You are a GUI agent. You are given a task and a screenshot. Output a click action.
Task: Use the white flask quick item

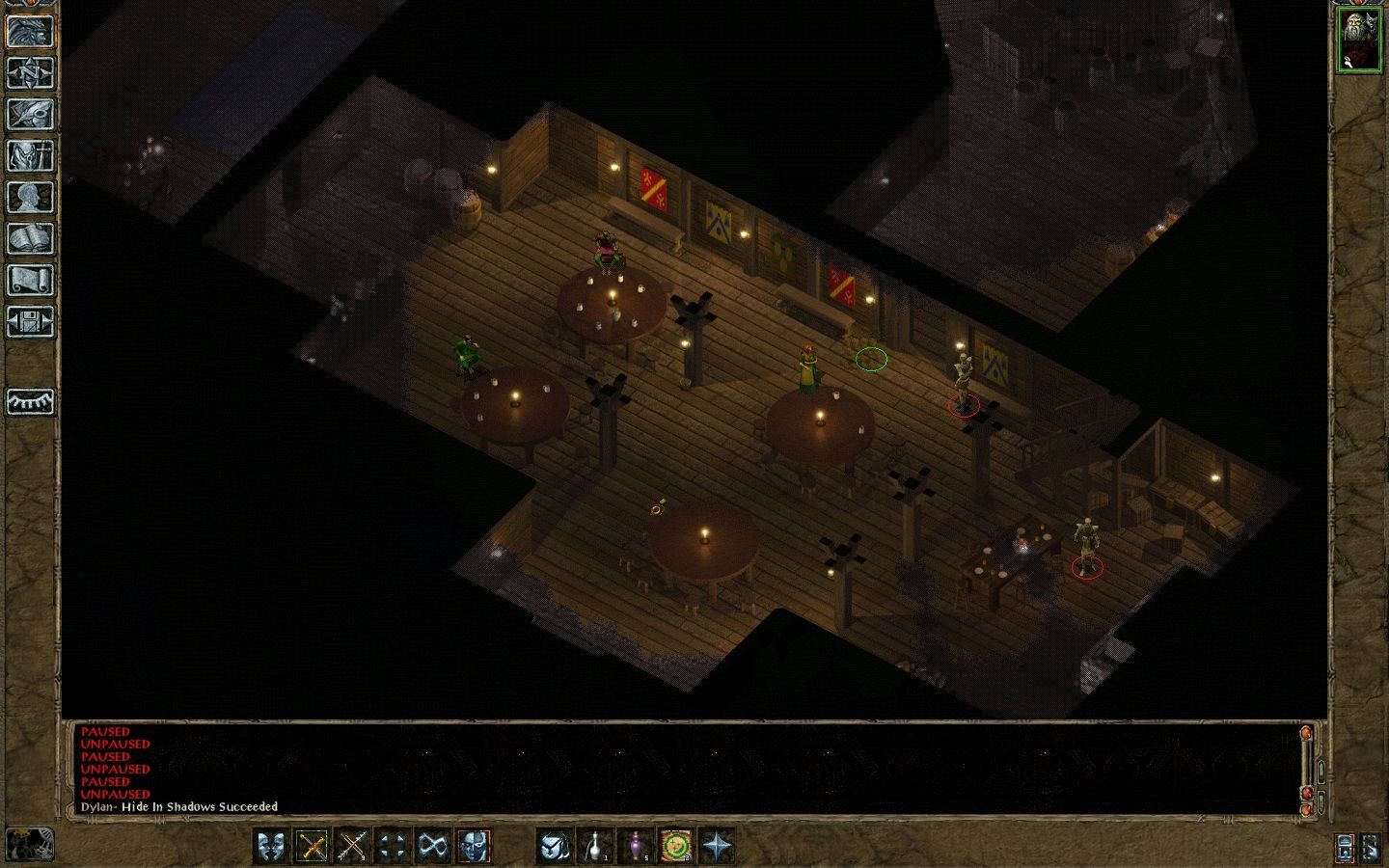click(595, 847)
